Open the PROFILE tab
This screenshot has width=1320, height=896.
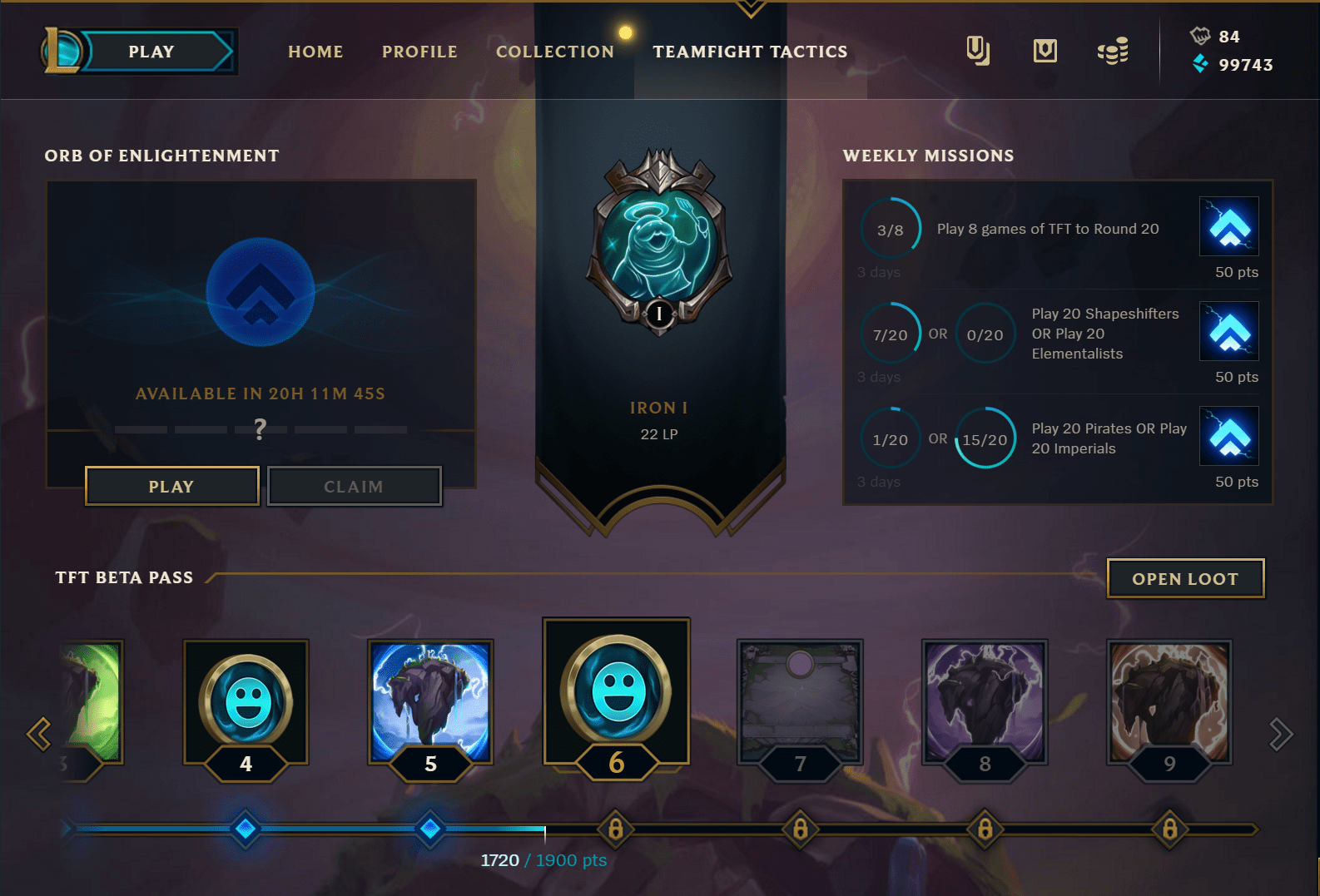(419, 52)
